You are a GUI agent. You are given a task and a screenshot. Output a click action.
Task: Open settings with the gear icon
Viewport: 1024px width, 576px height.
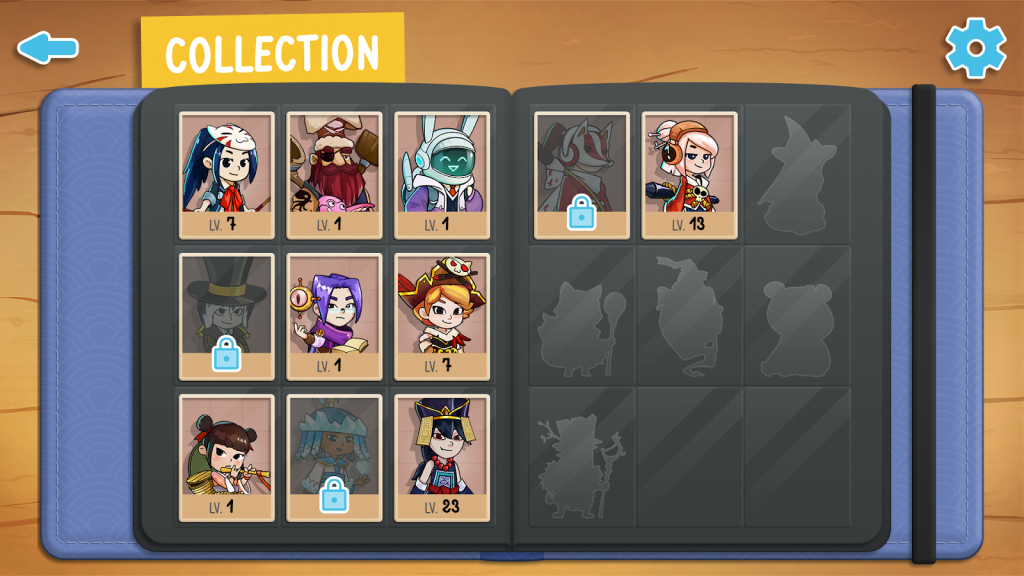975,47
